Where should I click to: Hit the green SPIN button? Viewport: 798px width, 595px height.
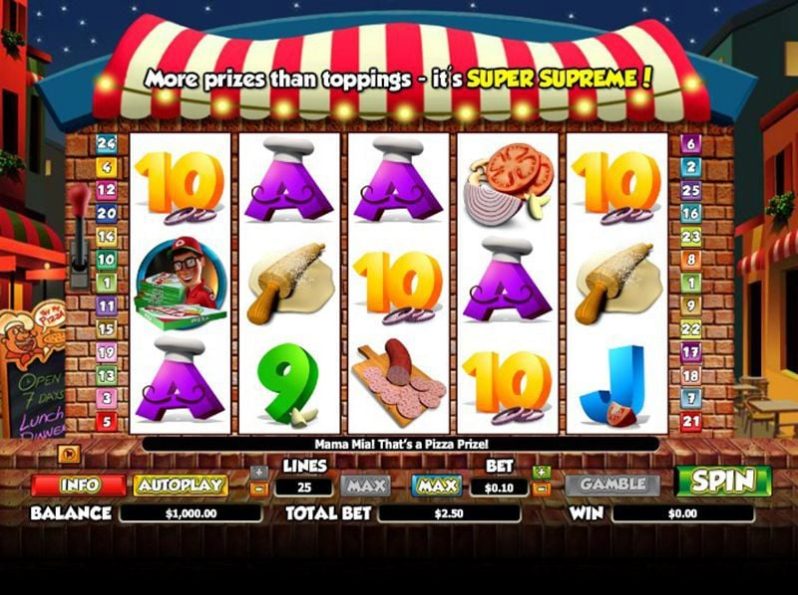click(x=723, y=481)
